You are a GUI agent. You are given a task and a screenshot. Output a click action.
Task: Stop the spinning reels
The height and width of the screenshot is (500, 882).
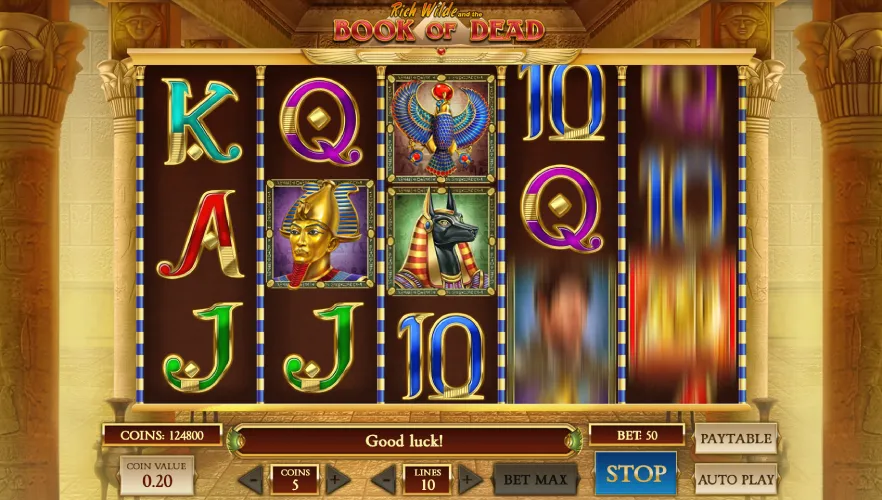tap(636, 473)
